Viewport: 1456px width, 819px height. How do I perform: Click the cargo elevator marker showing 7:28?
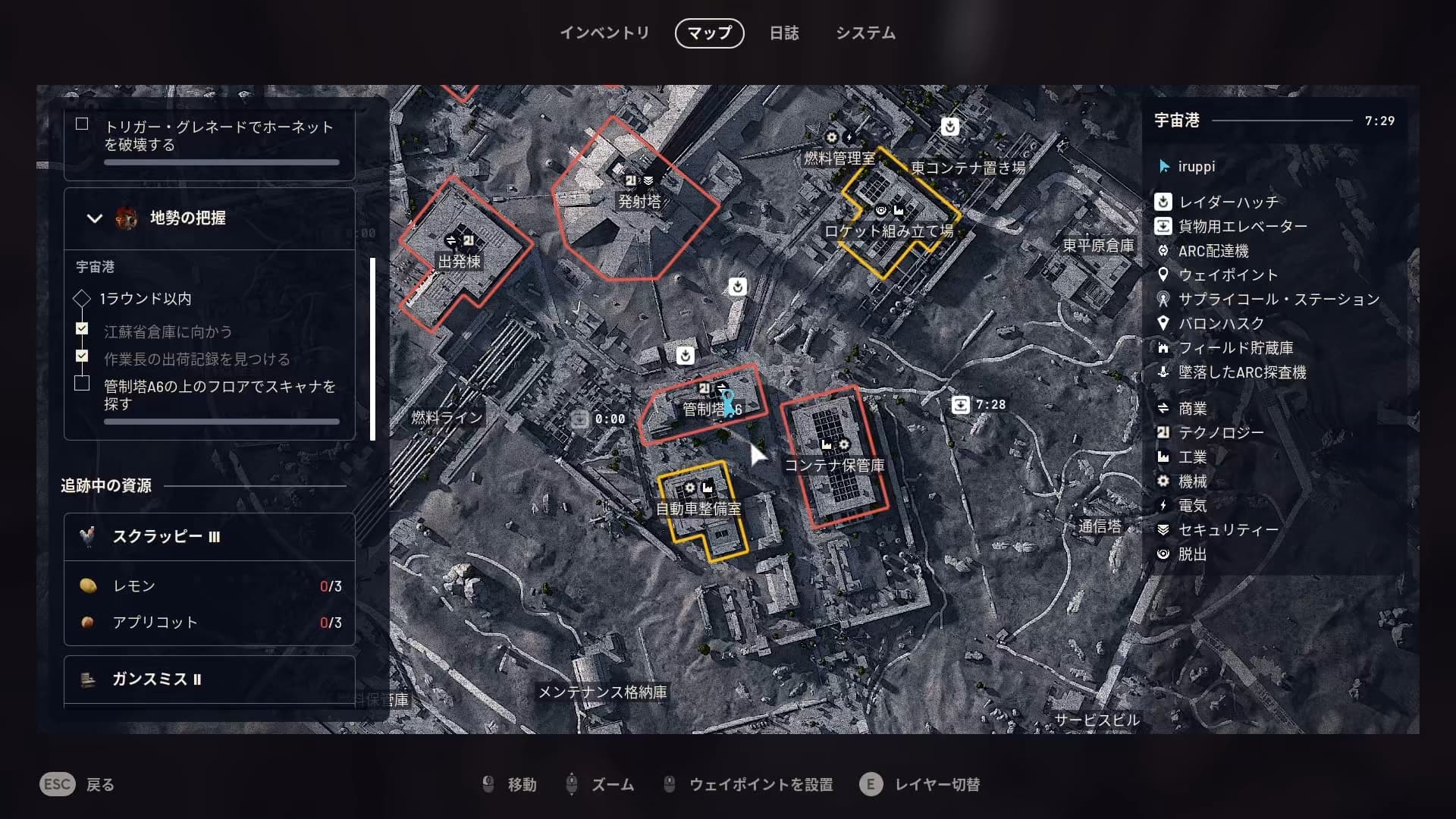tap(961, 405)
